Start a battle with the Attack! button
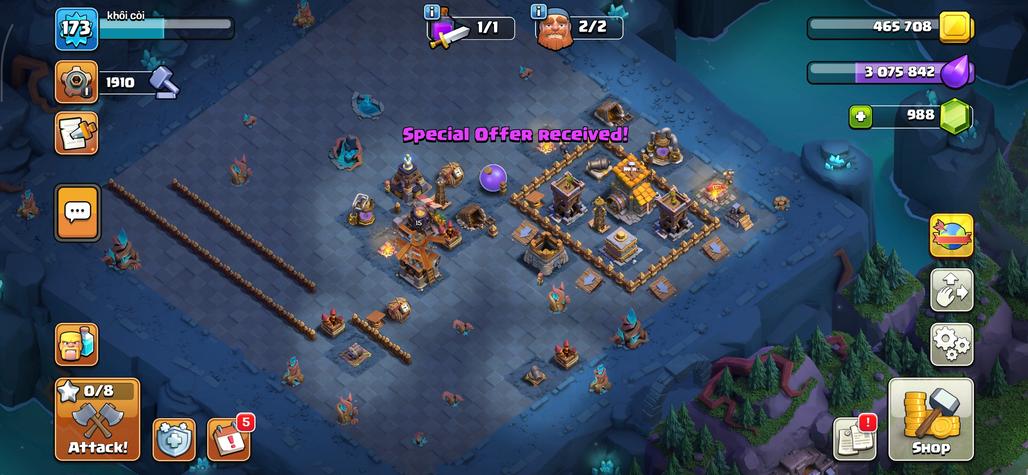The image size is (1028, 475). click(x=97, y=419)
